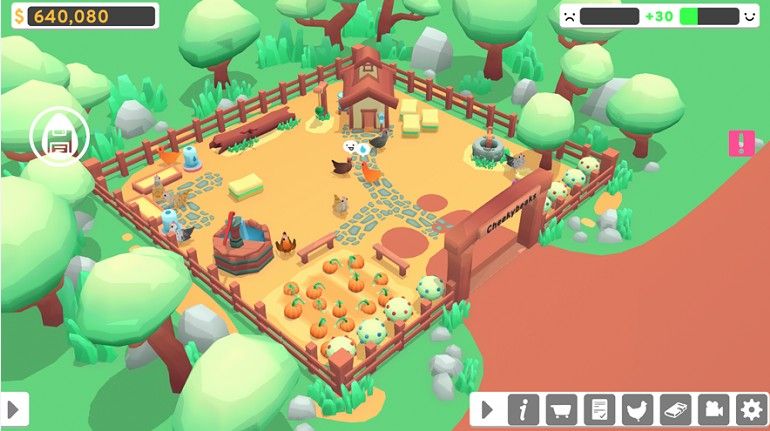The image size is (770, 431).
Task: Click the egg save icon
Action: (59, 137)
